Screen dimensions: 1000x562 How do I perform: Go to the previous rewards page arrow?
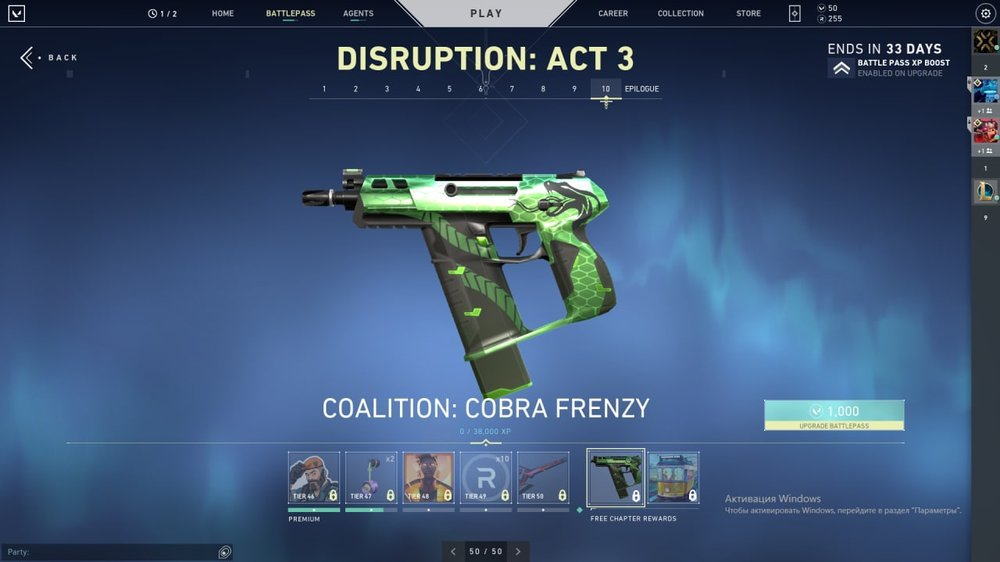[x=453, y=551]
